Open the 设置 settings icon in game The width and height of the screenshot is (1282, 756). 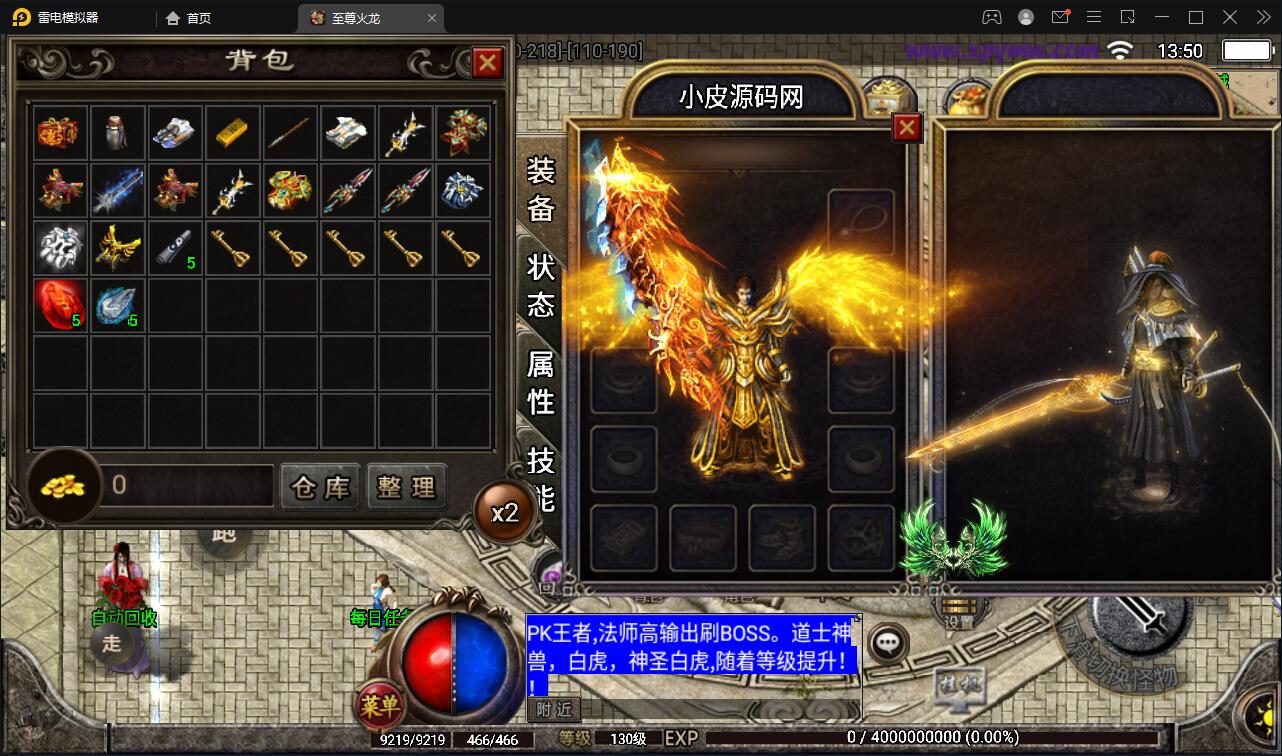(x=957, y=611)
